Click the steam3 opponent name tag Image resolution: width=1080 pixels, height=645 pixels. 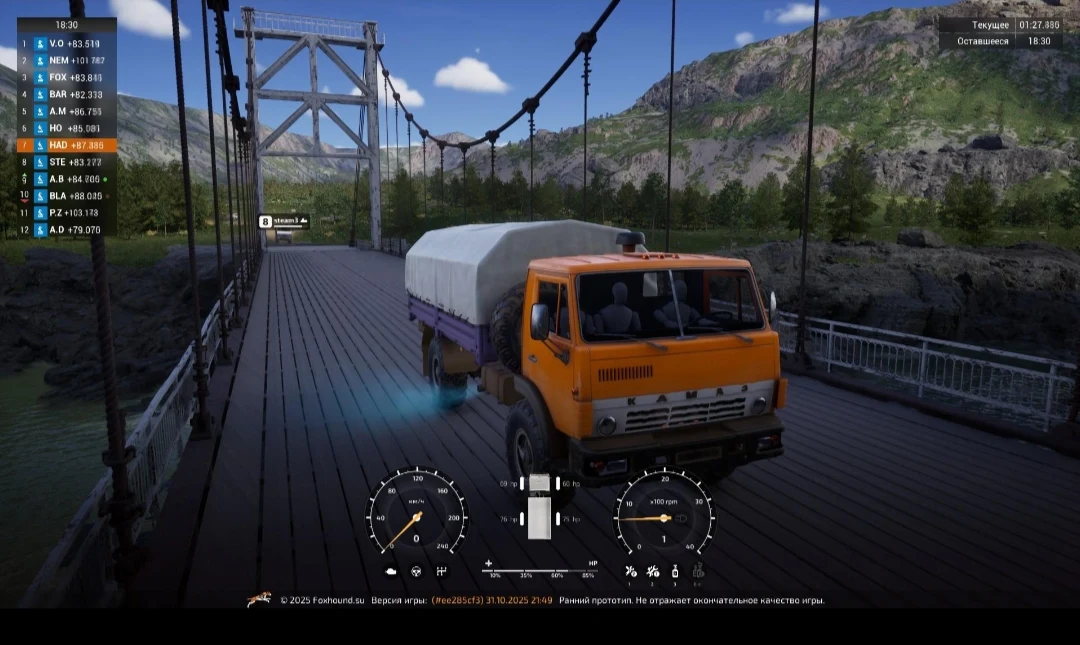(284, 221)
